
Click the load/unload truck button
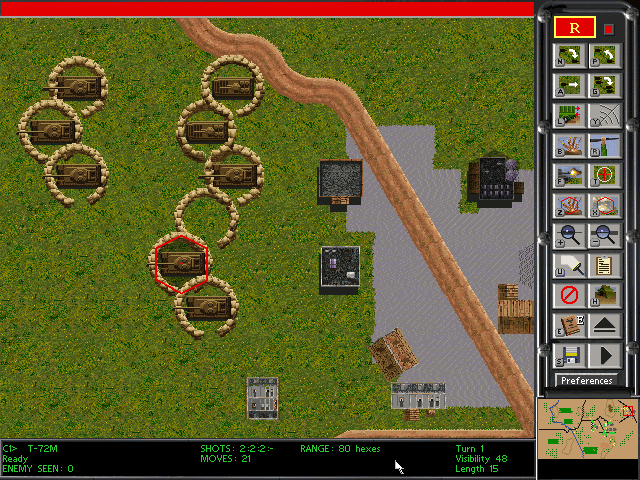[568, 116]
